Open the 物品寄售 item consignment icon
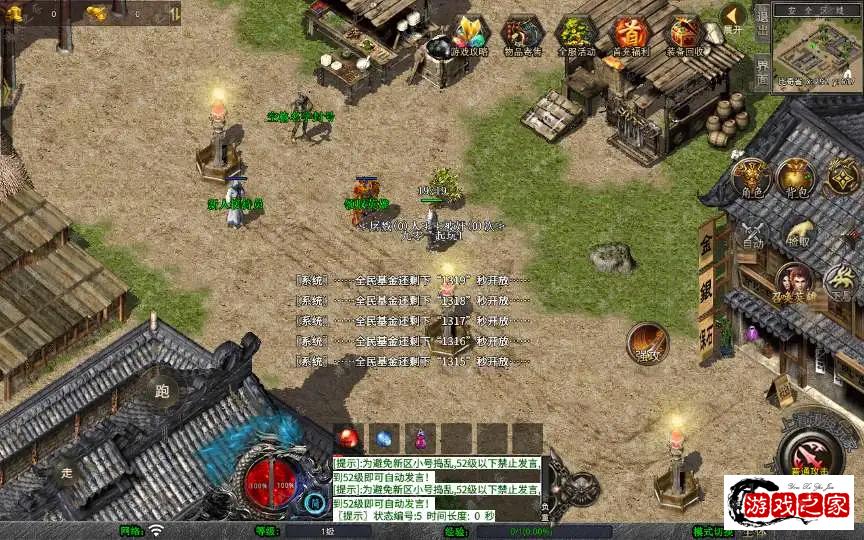The height and width of the screenshot is (540, 864). [x=522, y=37]
